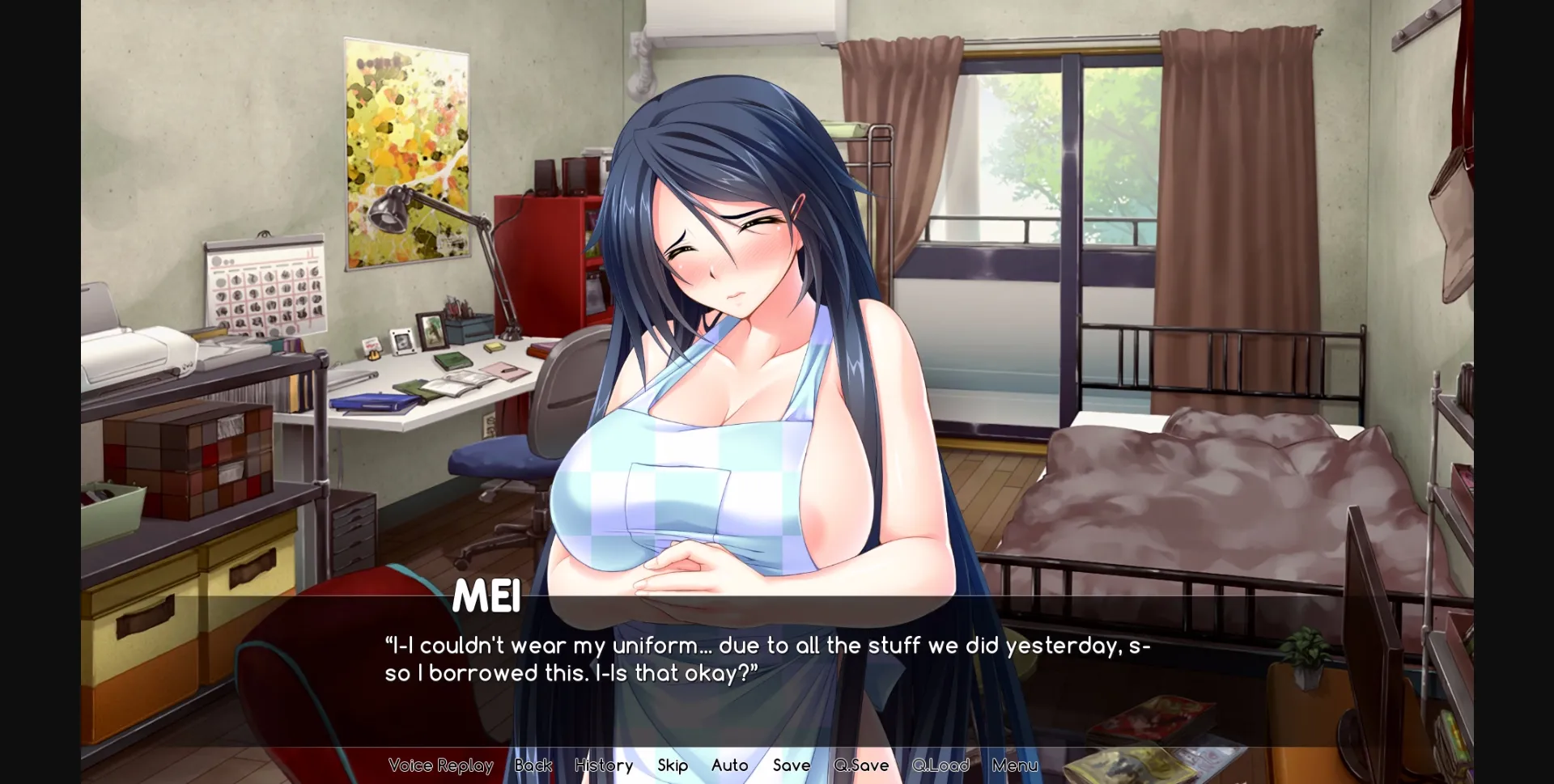Save progress to a slot via Save
The width and height of the screenshot is (1554, 784).
pos(791,765)
